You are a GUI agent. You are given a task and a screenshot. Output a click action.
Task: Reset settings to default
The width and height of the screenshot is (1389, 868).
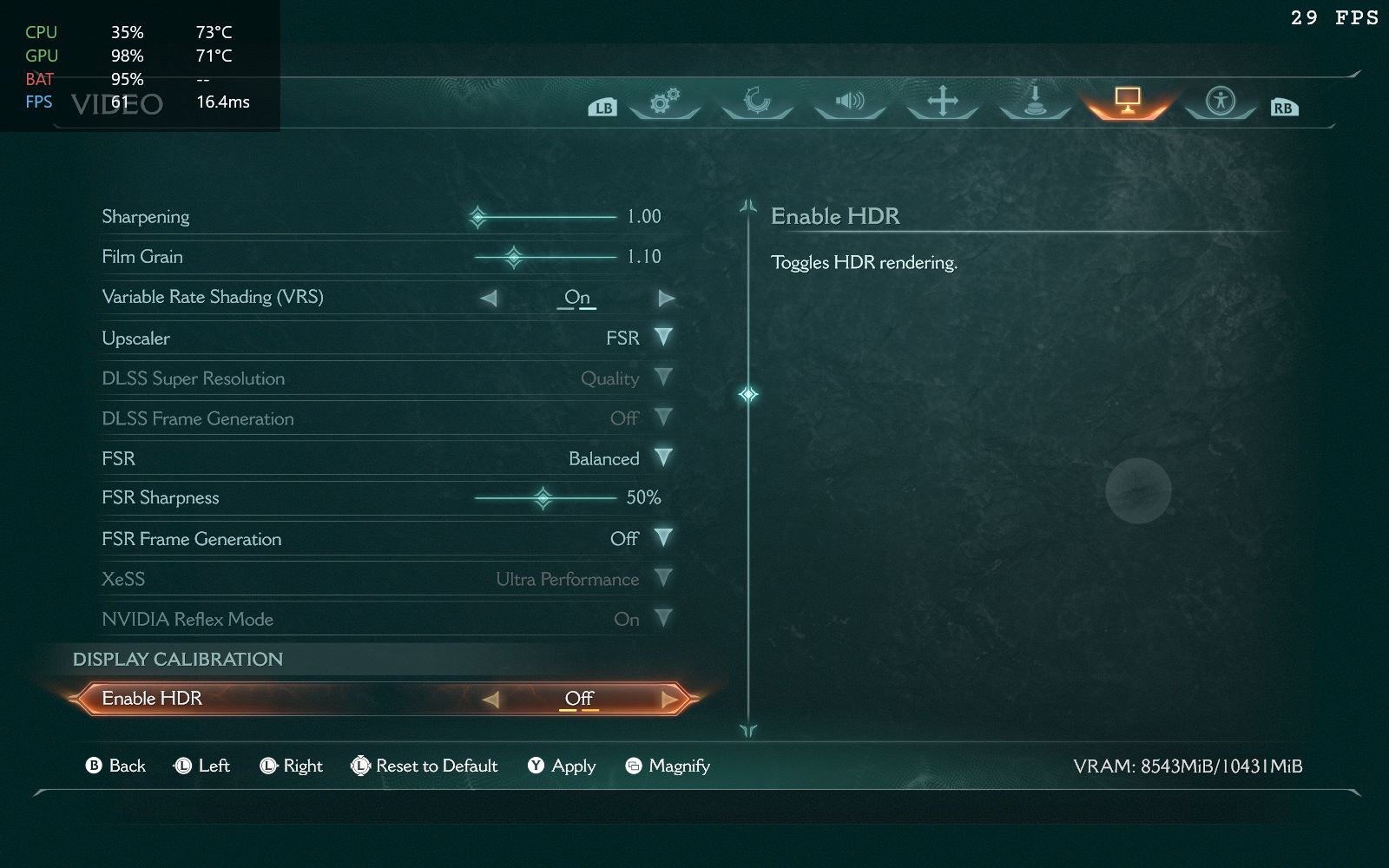(x=425, y=766)
